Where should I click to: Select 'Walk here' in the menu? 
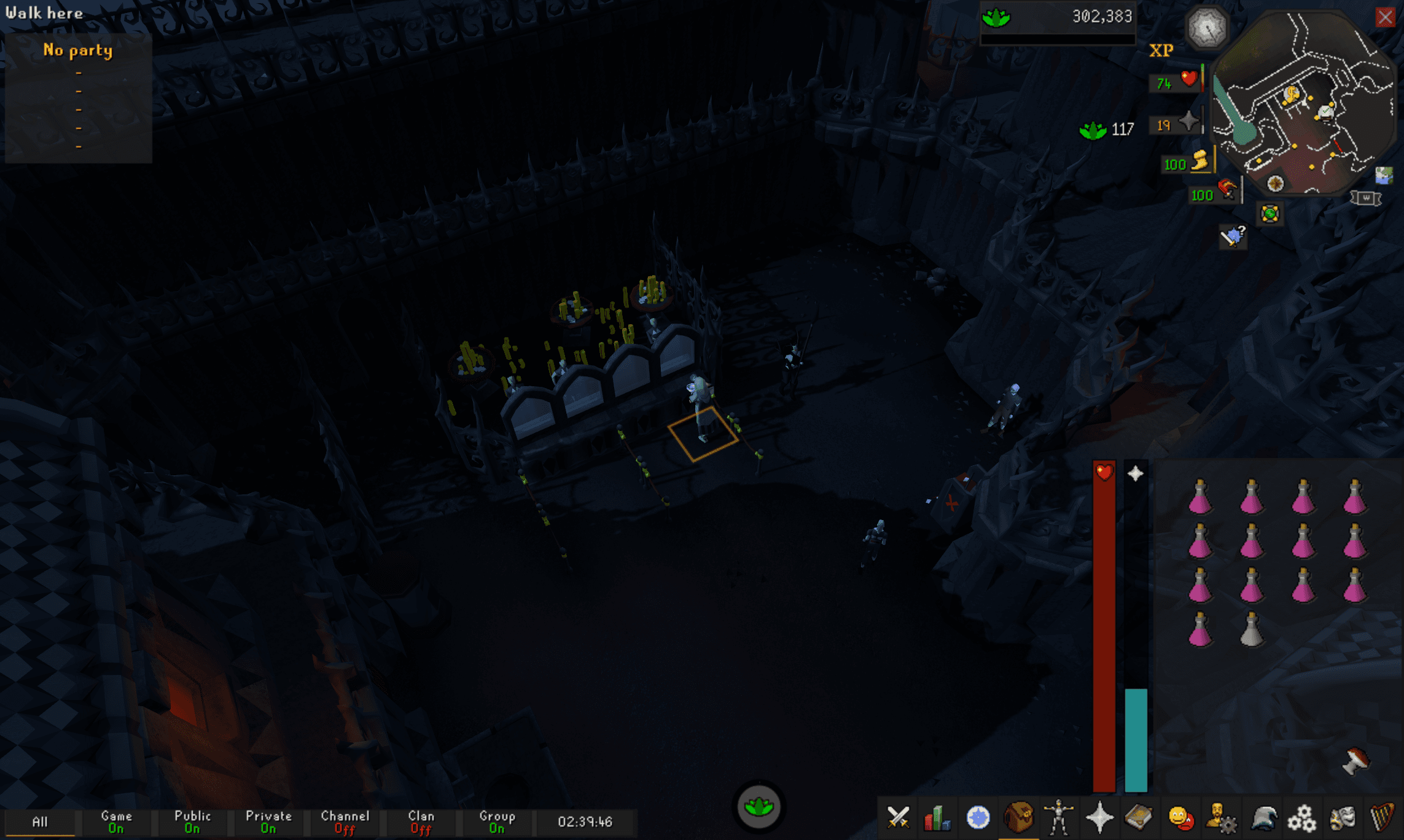tap(43, 13)
